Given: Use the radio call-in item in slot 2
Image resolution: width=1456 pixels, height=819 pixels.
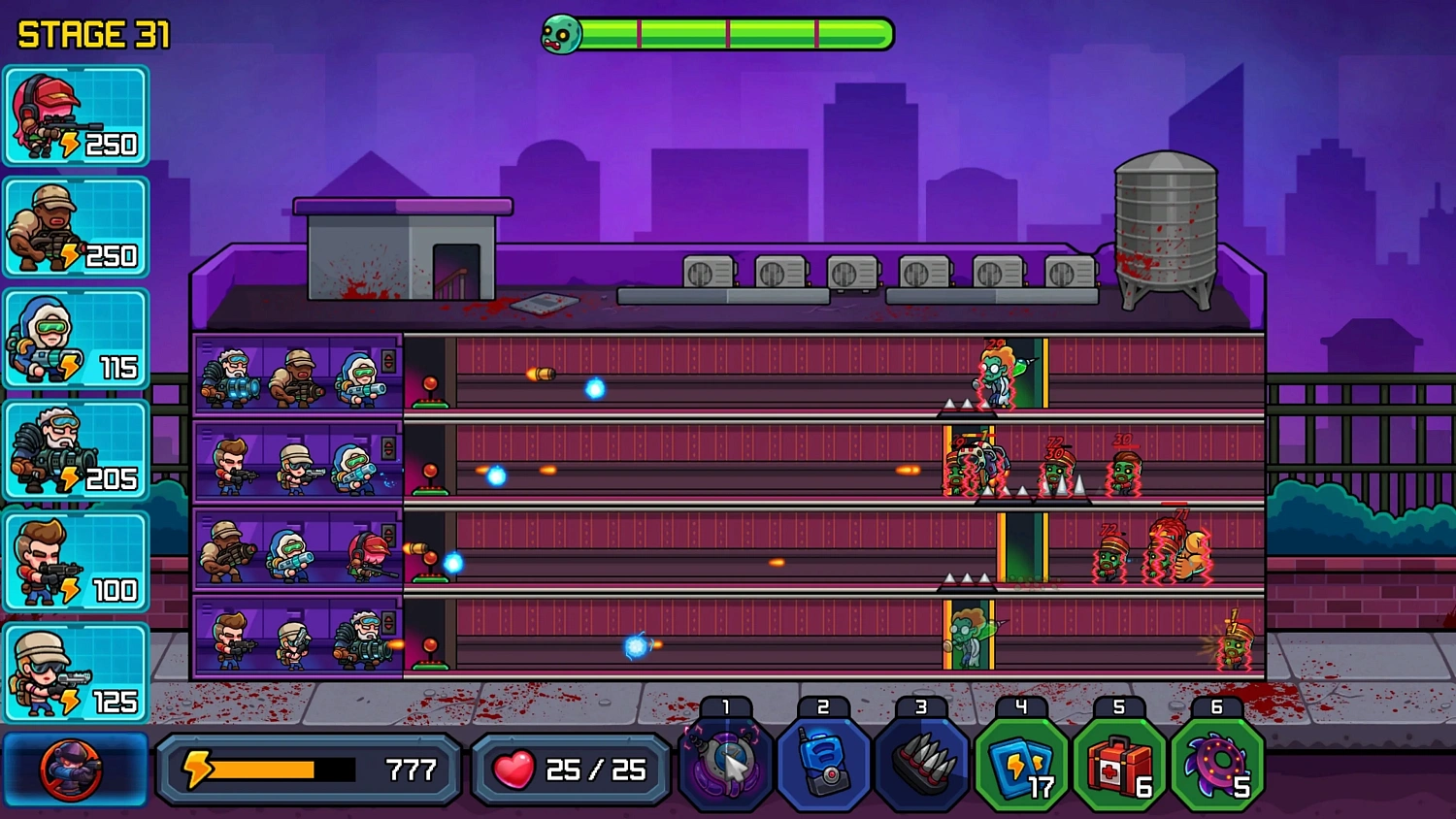Looking at the screenshot, I should [824, 767].
